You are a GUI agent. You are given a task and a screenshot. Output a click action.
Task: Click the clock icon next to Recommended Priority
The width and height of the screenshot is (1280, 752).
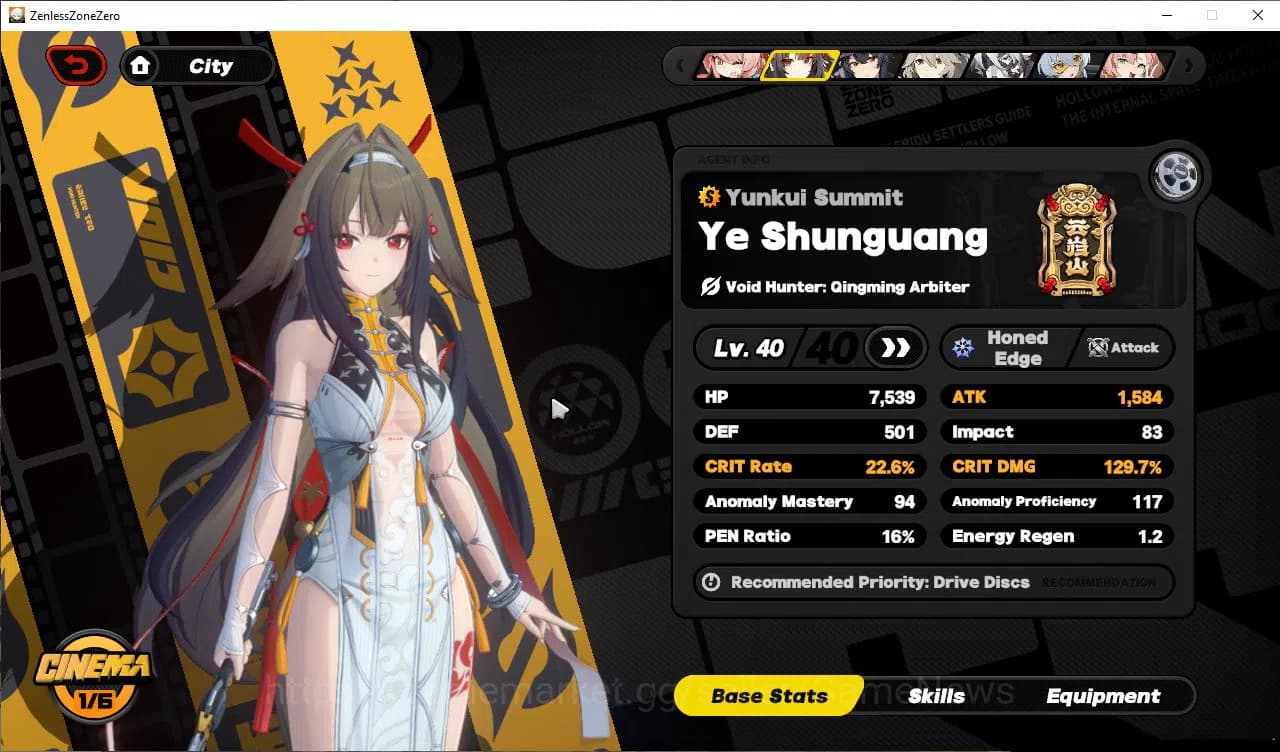(712, 583)
